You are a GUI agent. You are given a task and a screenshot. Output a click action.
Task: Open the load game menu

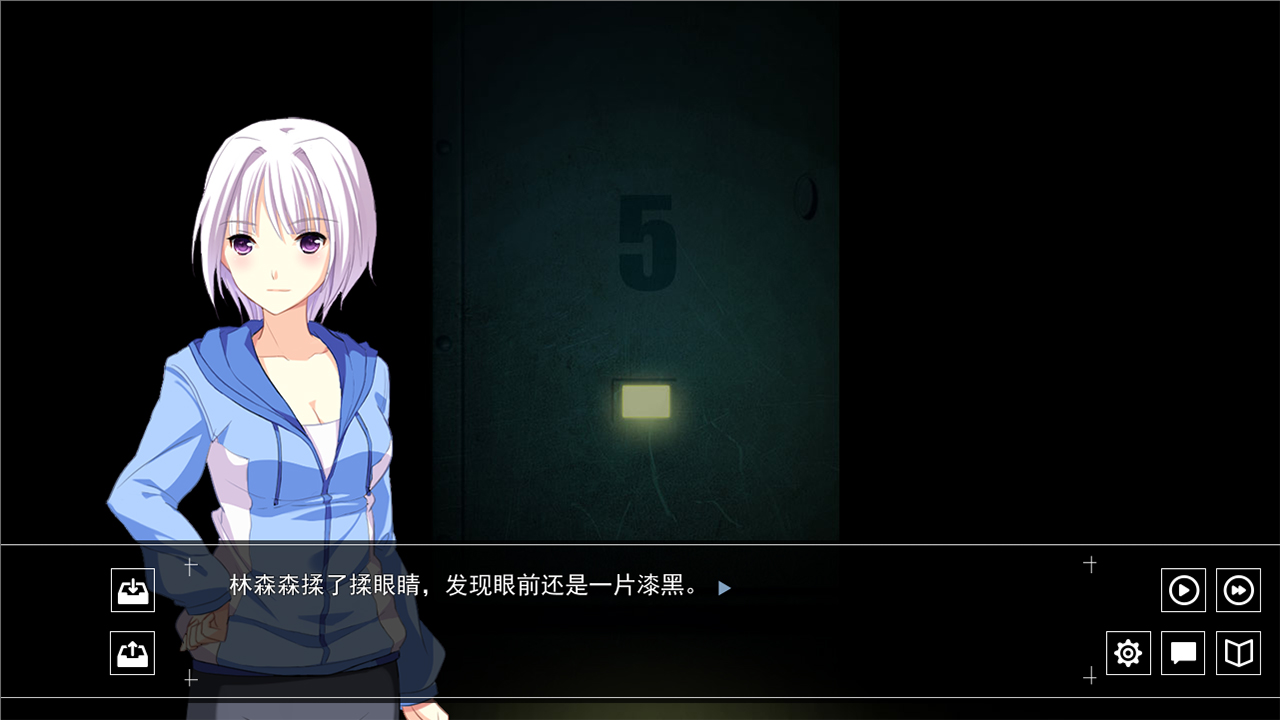[x=132, y=653]
